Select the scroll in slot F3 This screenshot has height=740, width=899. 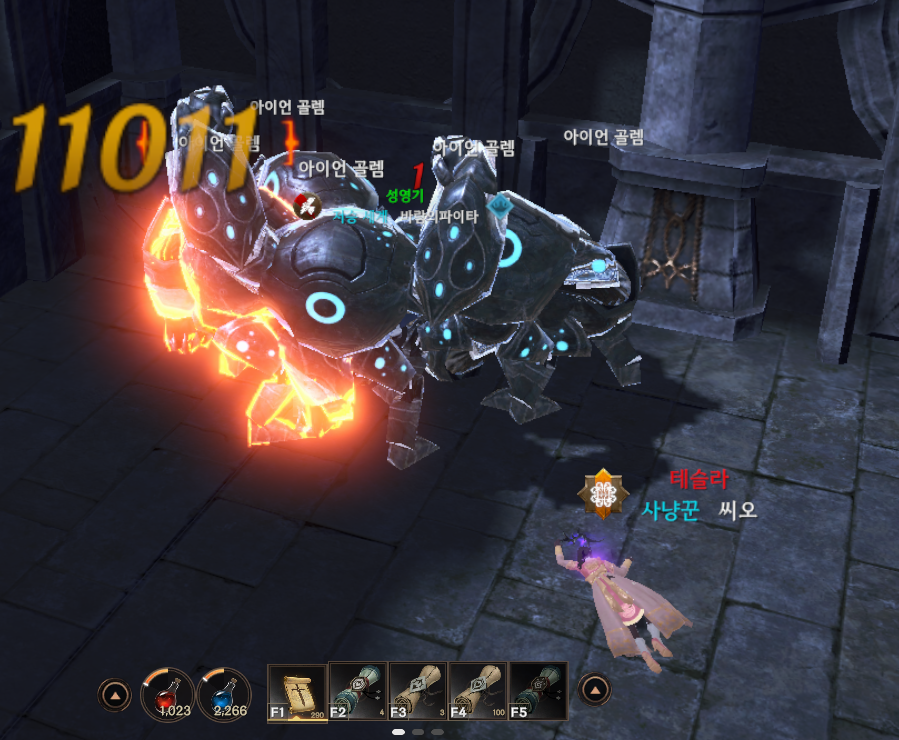point(418,692)
